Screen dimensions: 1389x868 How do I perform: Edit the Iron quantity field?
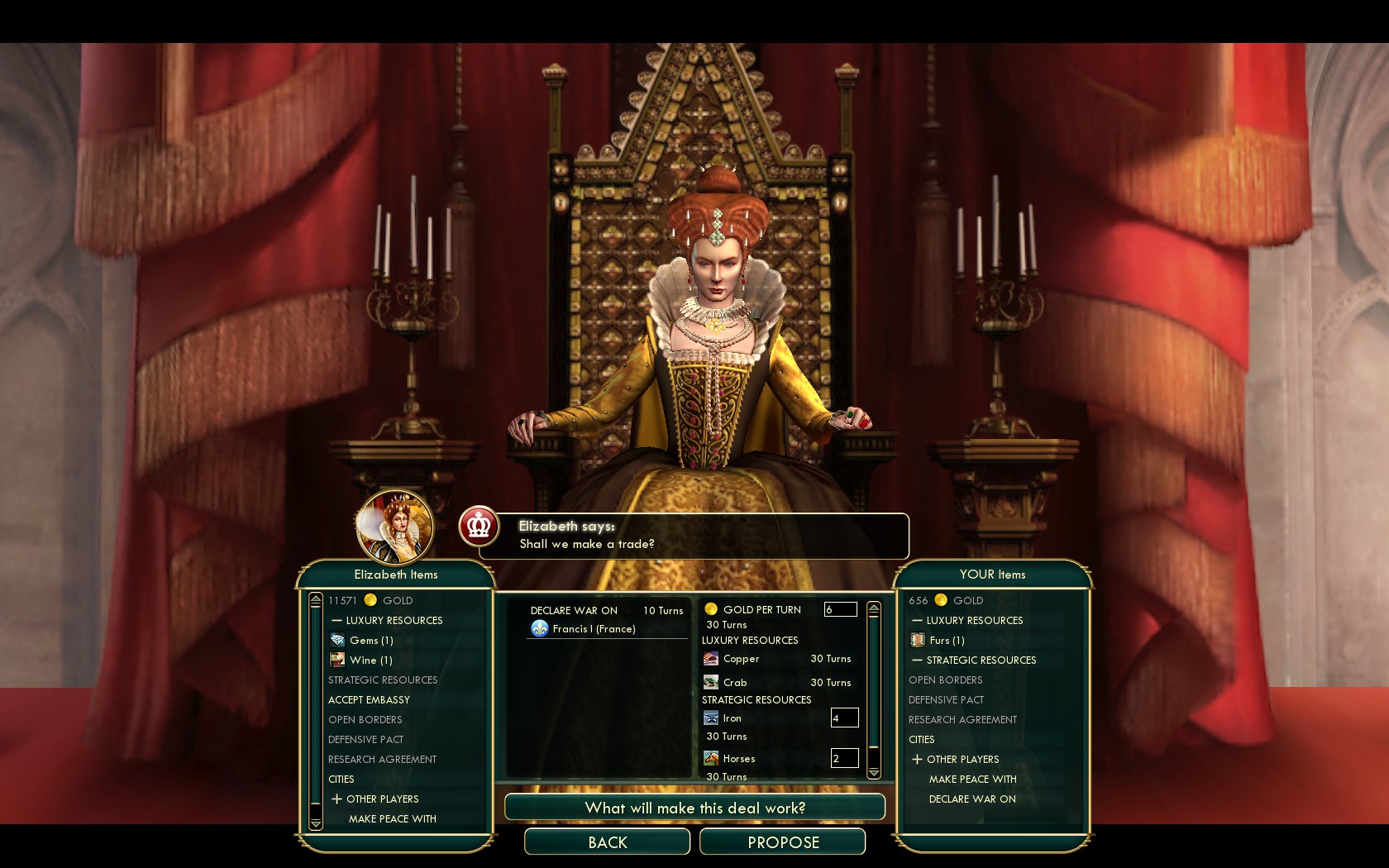[x=844, y=718]
